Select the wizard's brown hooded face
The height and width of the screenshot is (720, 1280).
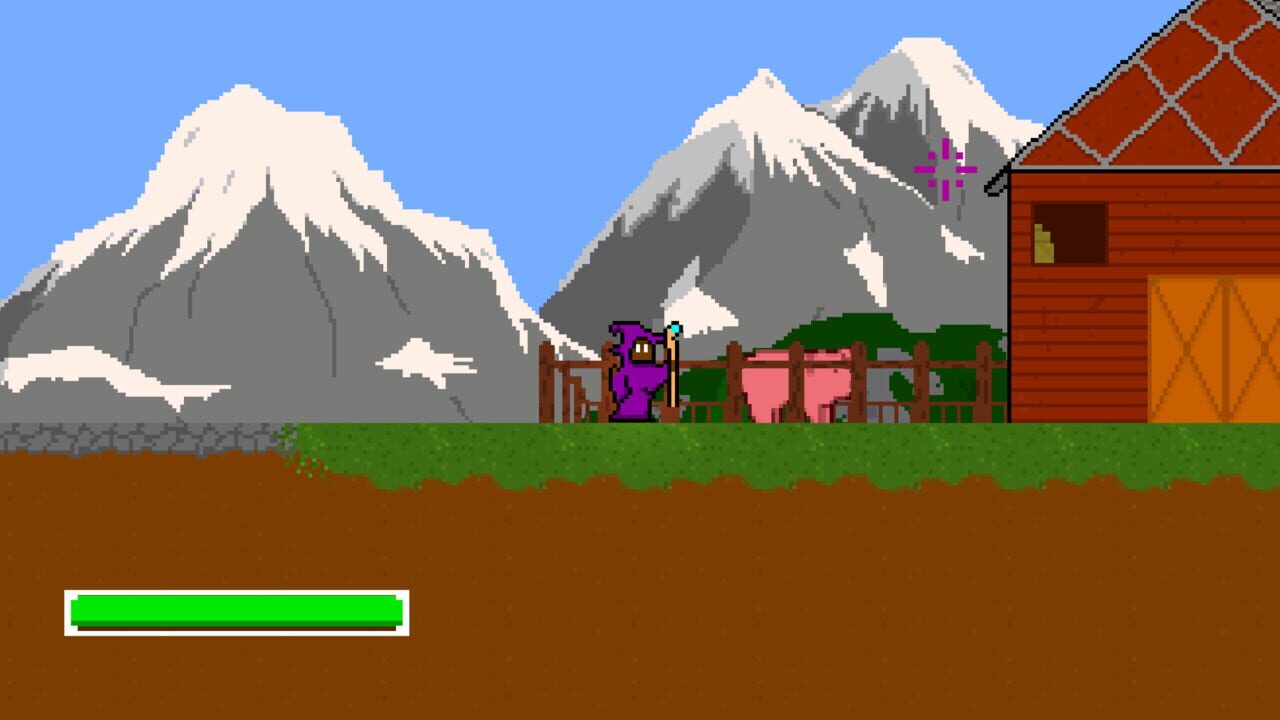pos(642,348)
